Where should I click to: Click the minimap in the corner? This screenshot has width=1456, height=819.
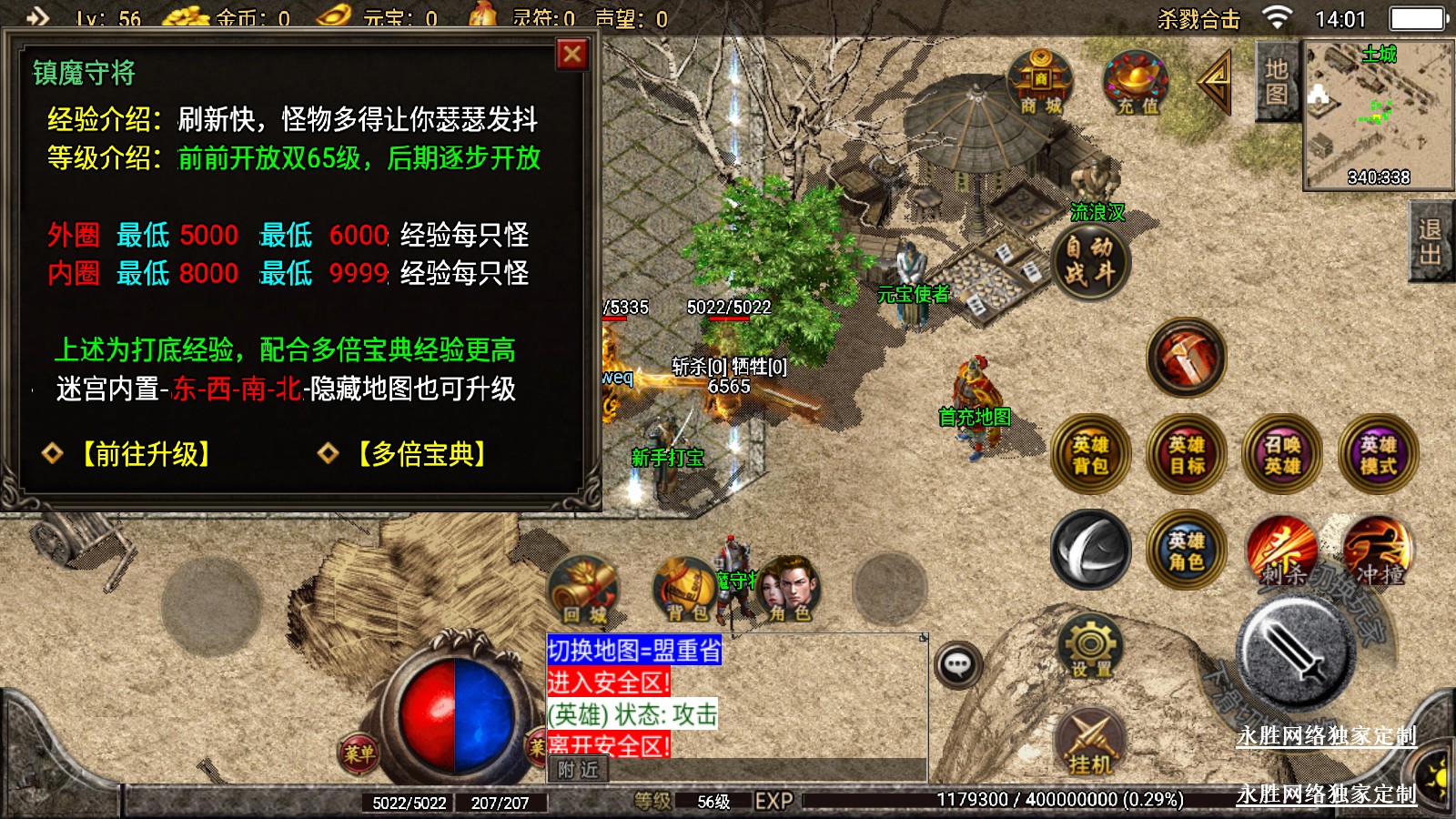[x=1378, y=115]
